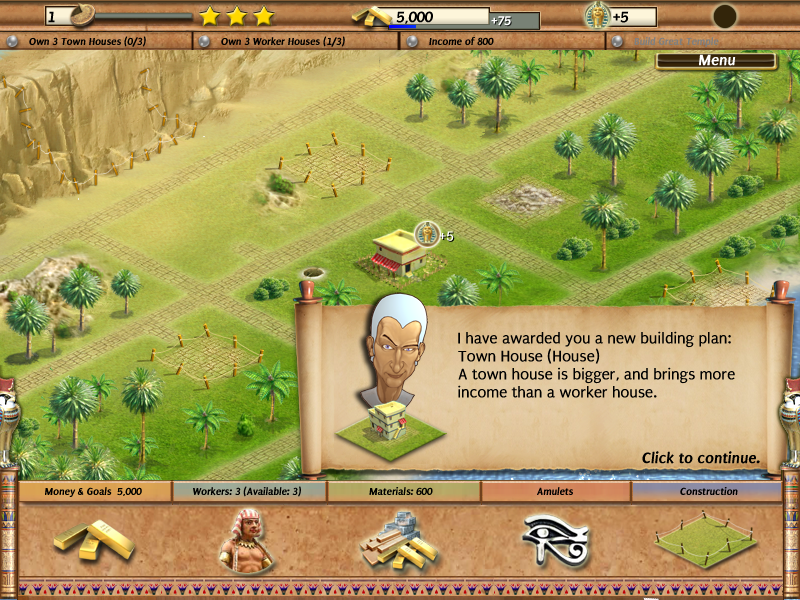Viewport: 800px width, 600px height.
Task: Choose the roped construction plot icon
Action: (707, 540)
